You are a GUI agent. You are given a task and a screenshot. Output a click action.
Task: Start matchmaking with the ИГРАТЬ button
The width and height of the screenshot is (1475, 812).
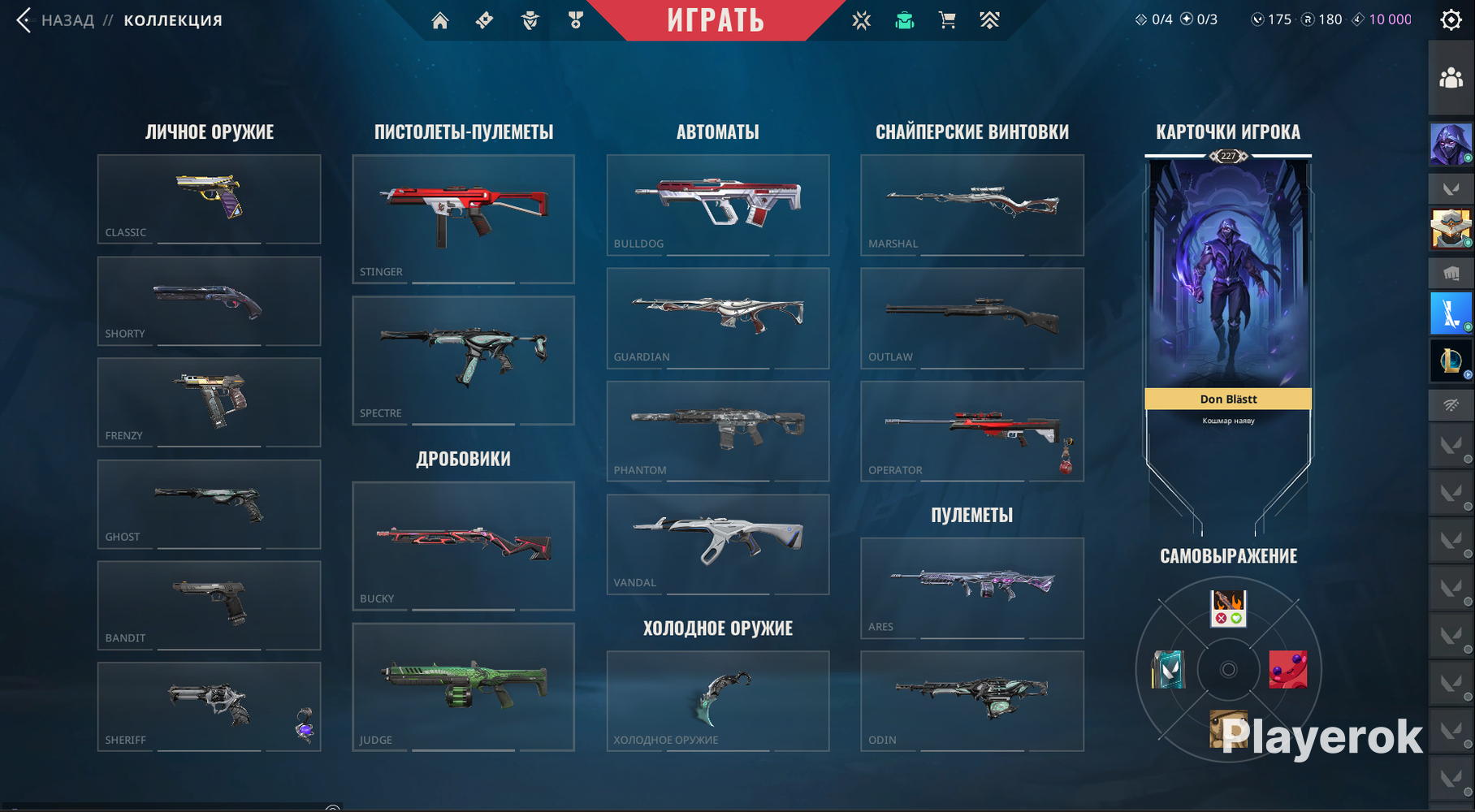[715, 20]
